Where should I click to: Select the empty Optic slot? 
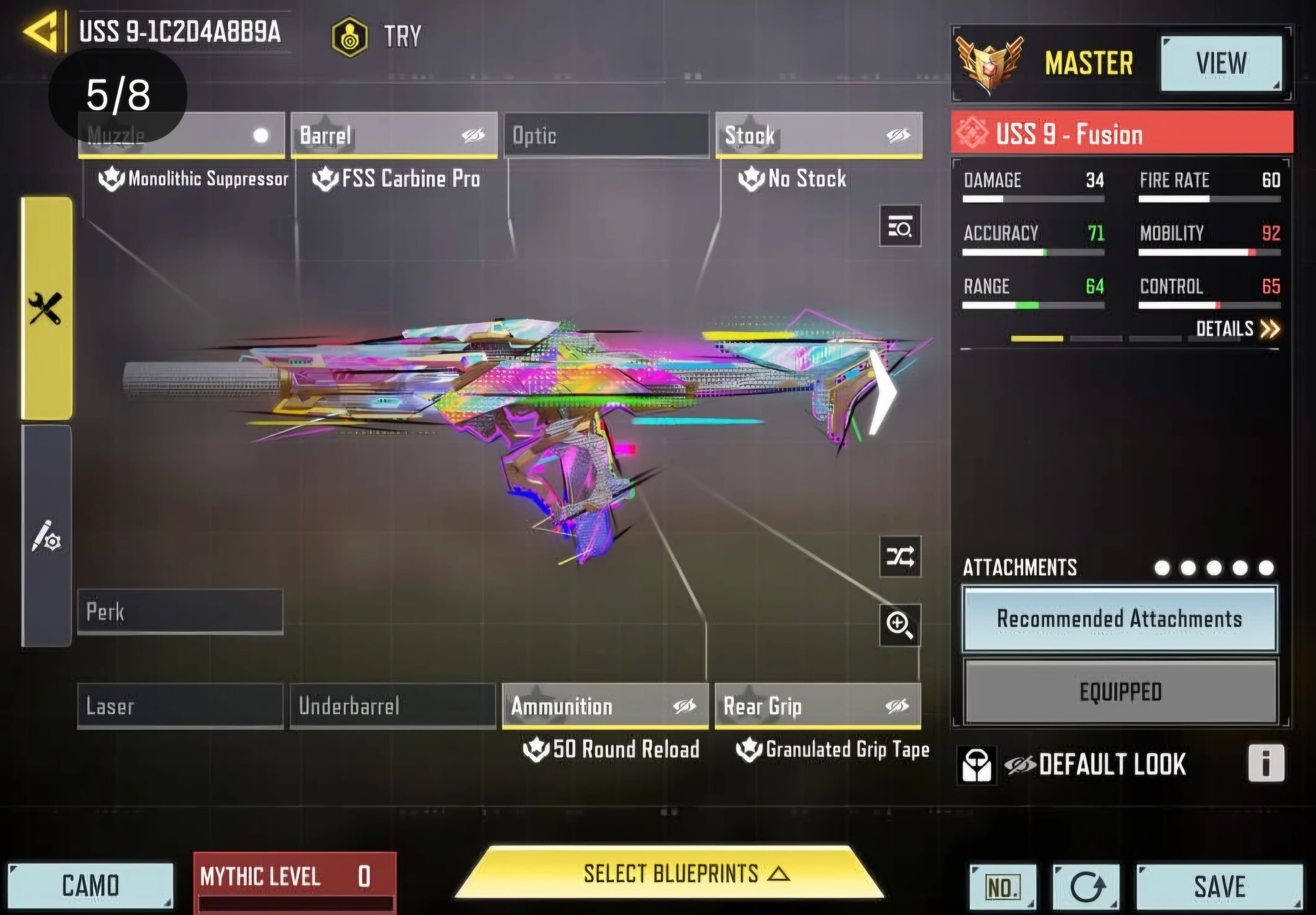606,135
